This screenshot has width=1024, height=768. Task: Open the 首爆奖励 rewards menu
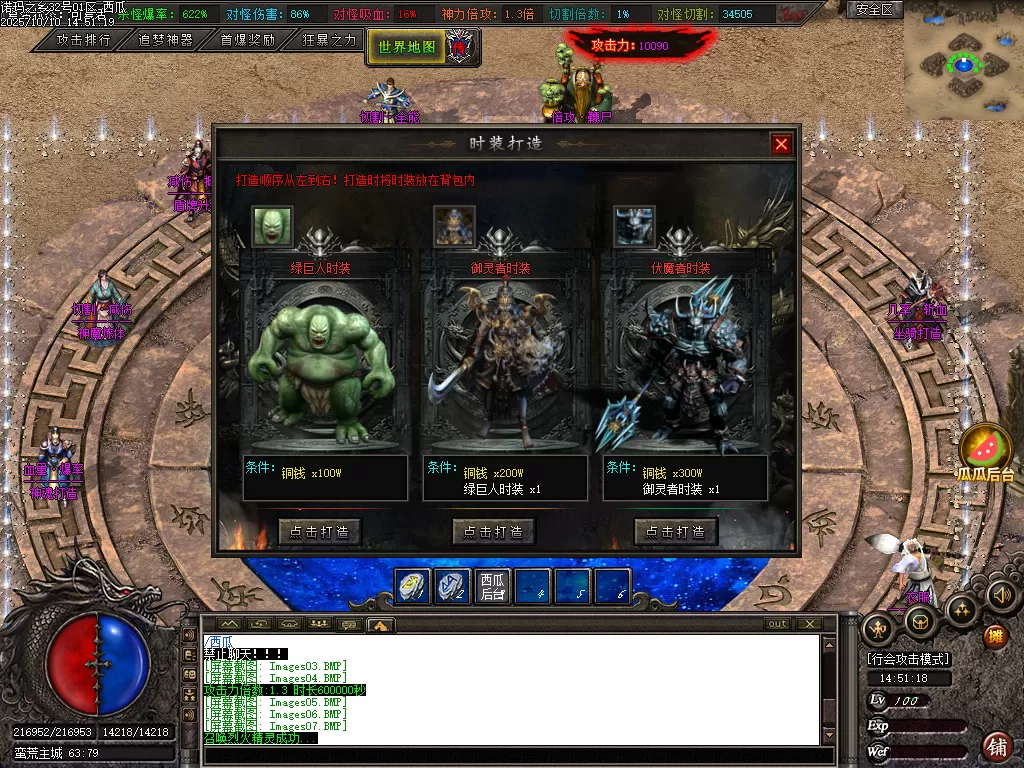(247, 40)
